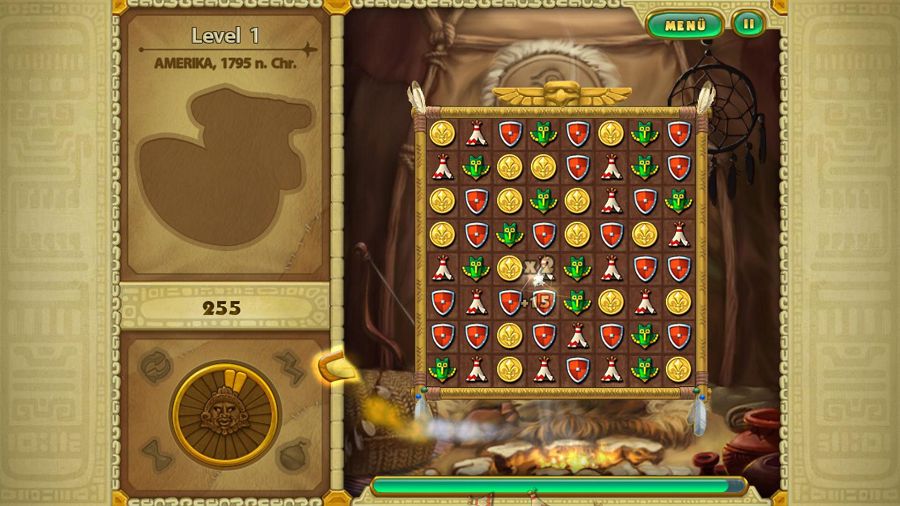The height and width of the screenshot is (506, 900).
Task: Pause the game with the pause button
Action: (747, 23)
